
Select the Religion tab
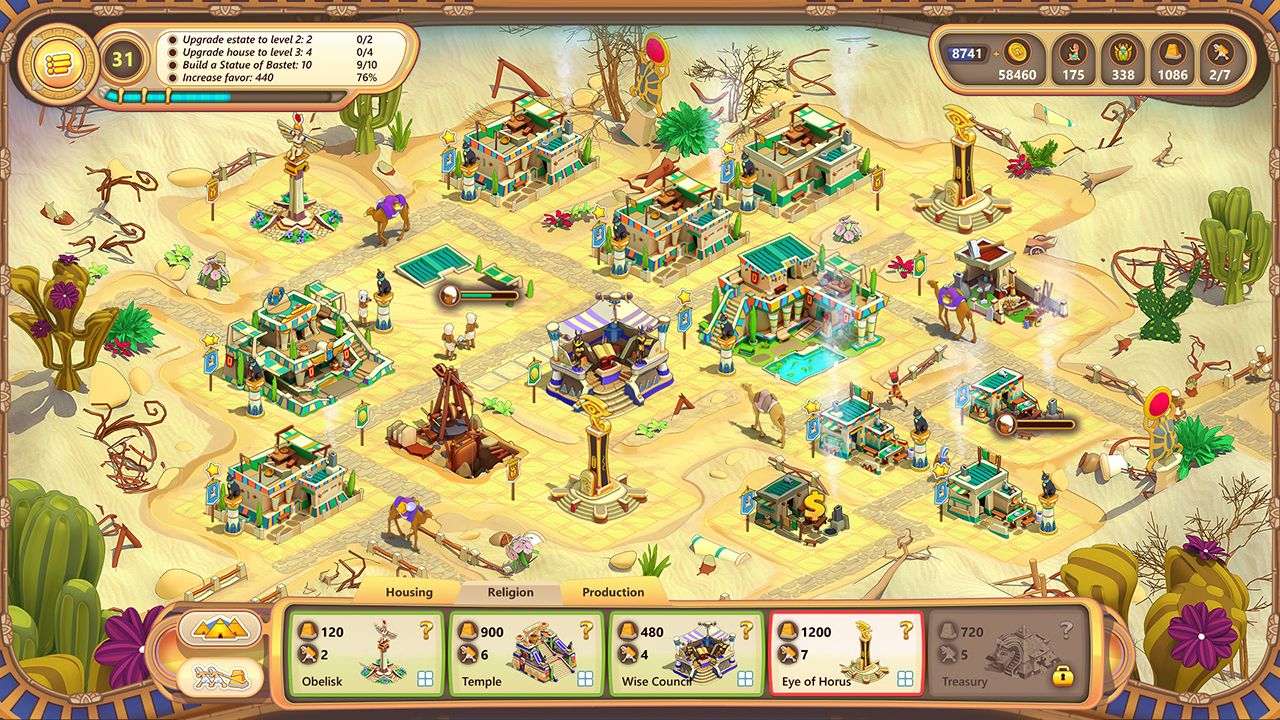pyautogui.click(x=511, y=592)
